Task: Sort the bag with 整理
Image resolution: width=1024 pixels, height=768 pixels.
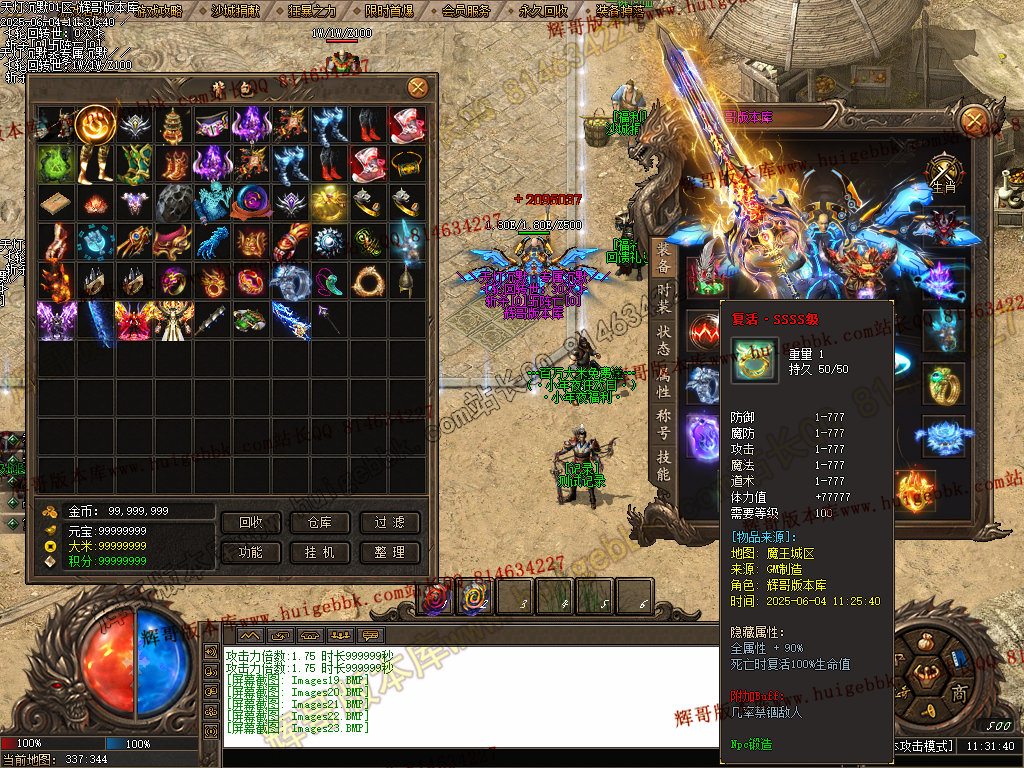Action: pos(389,552)
